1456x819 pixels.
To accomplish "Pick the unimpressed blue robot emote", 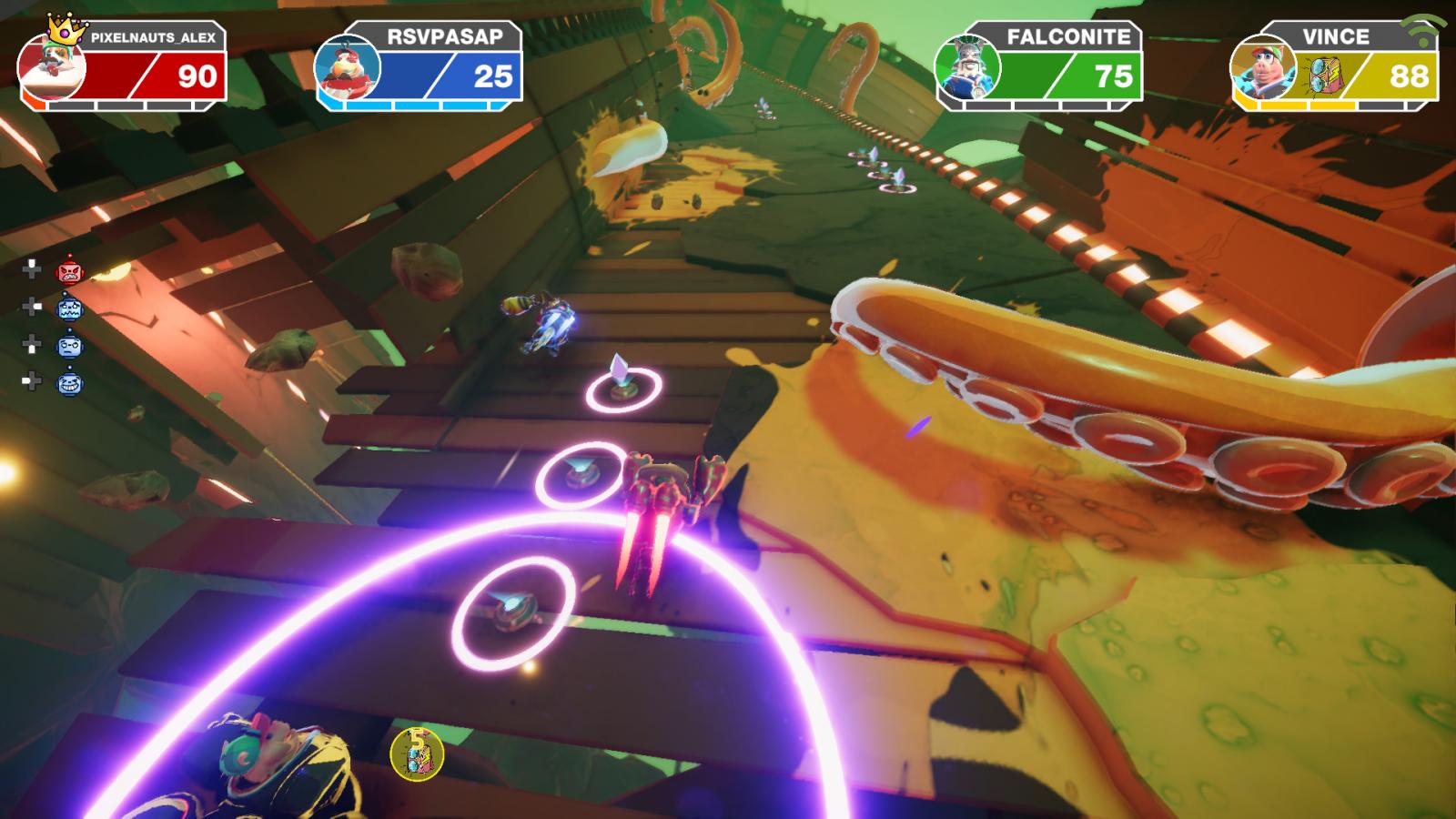I will (69, 346).
